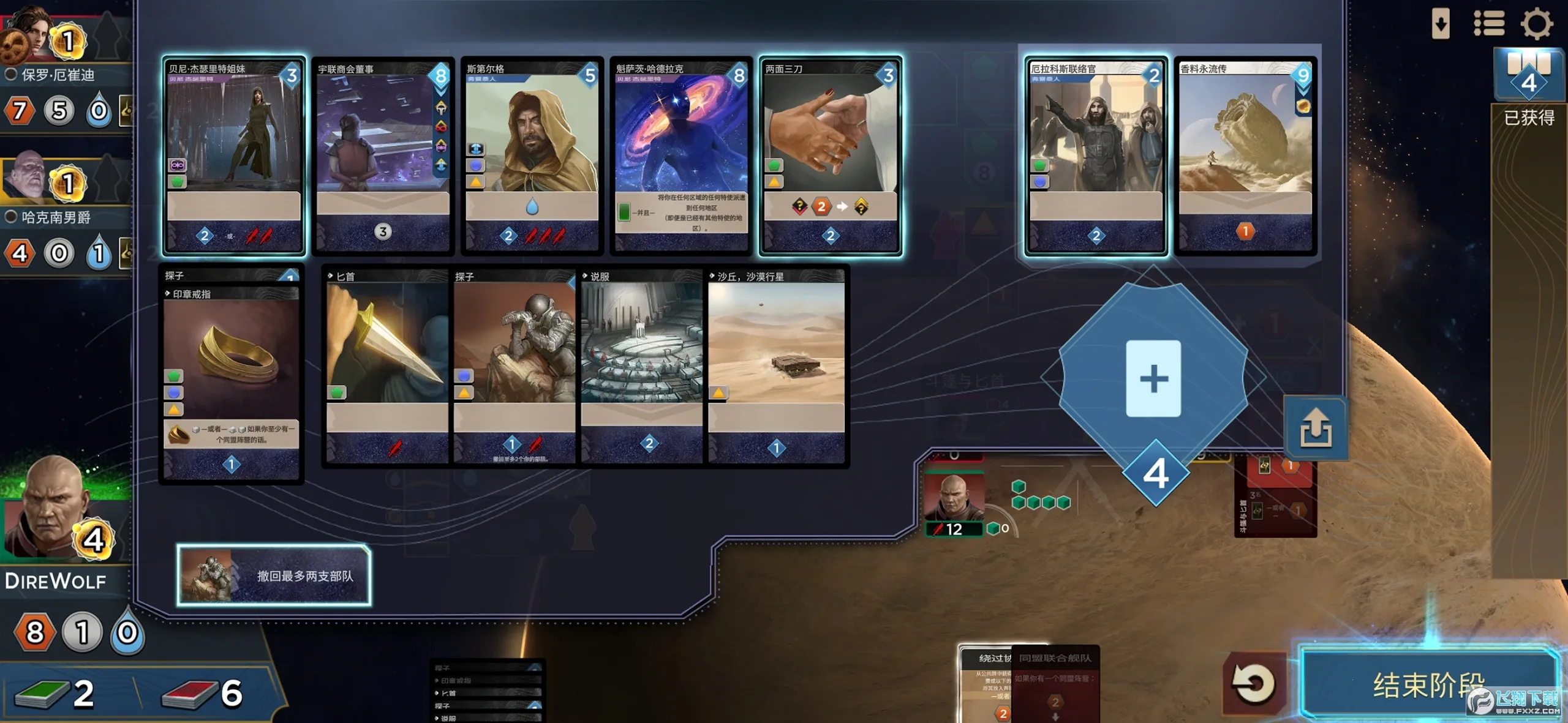View 哈克南男爵 player portrait
1568x723 pixels.
pyautogui.click(x=24, y=178)
